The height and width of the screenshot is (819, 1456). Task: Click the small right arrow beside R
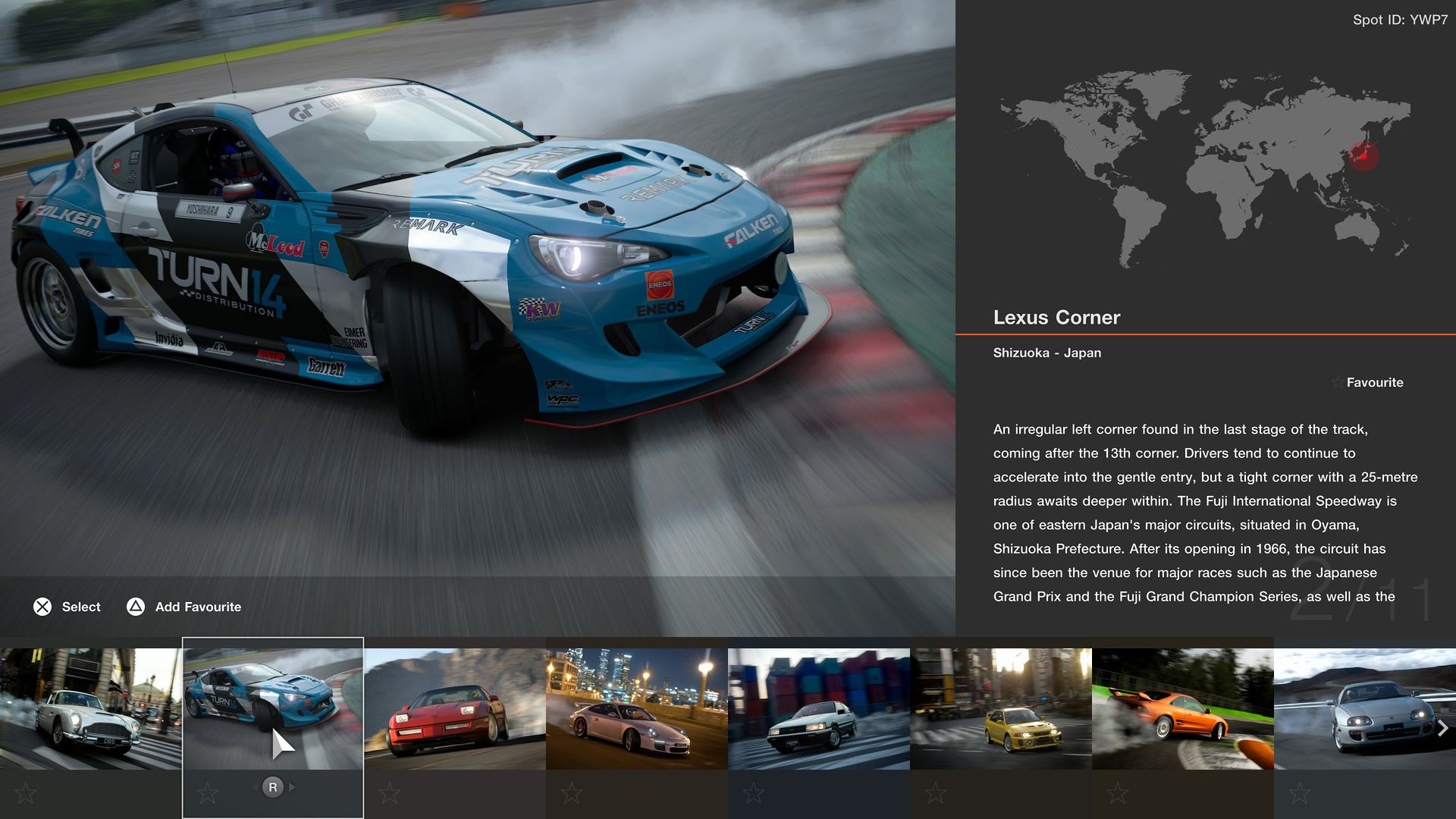(293, 787)
